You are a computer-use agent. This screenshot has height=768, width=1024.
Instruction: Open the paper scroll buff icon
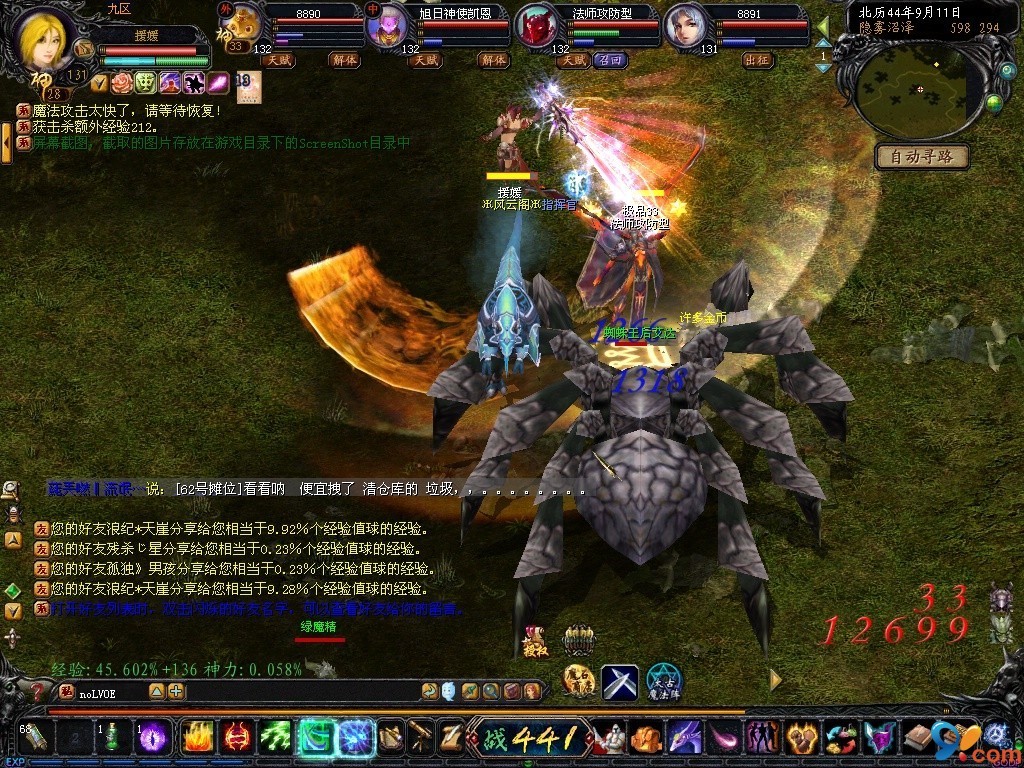tap(248, 87)
